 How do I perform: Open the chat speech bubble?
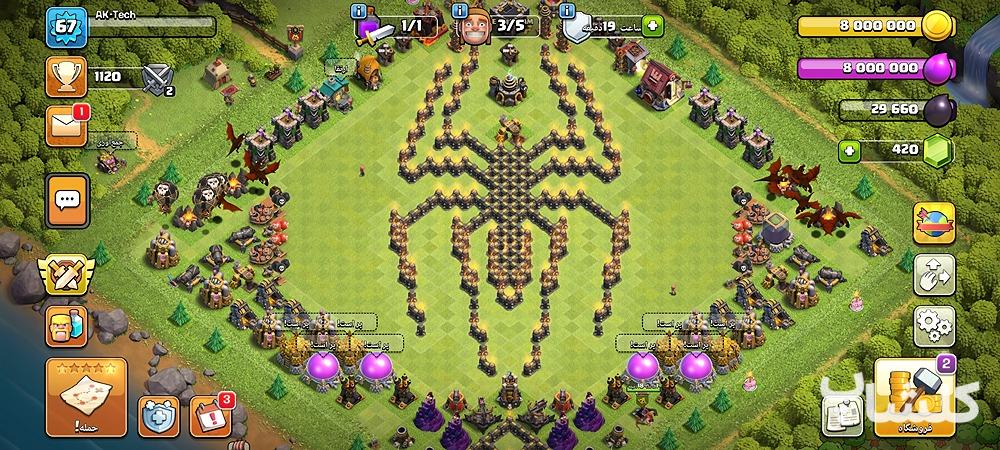point(68,199)
